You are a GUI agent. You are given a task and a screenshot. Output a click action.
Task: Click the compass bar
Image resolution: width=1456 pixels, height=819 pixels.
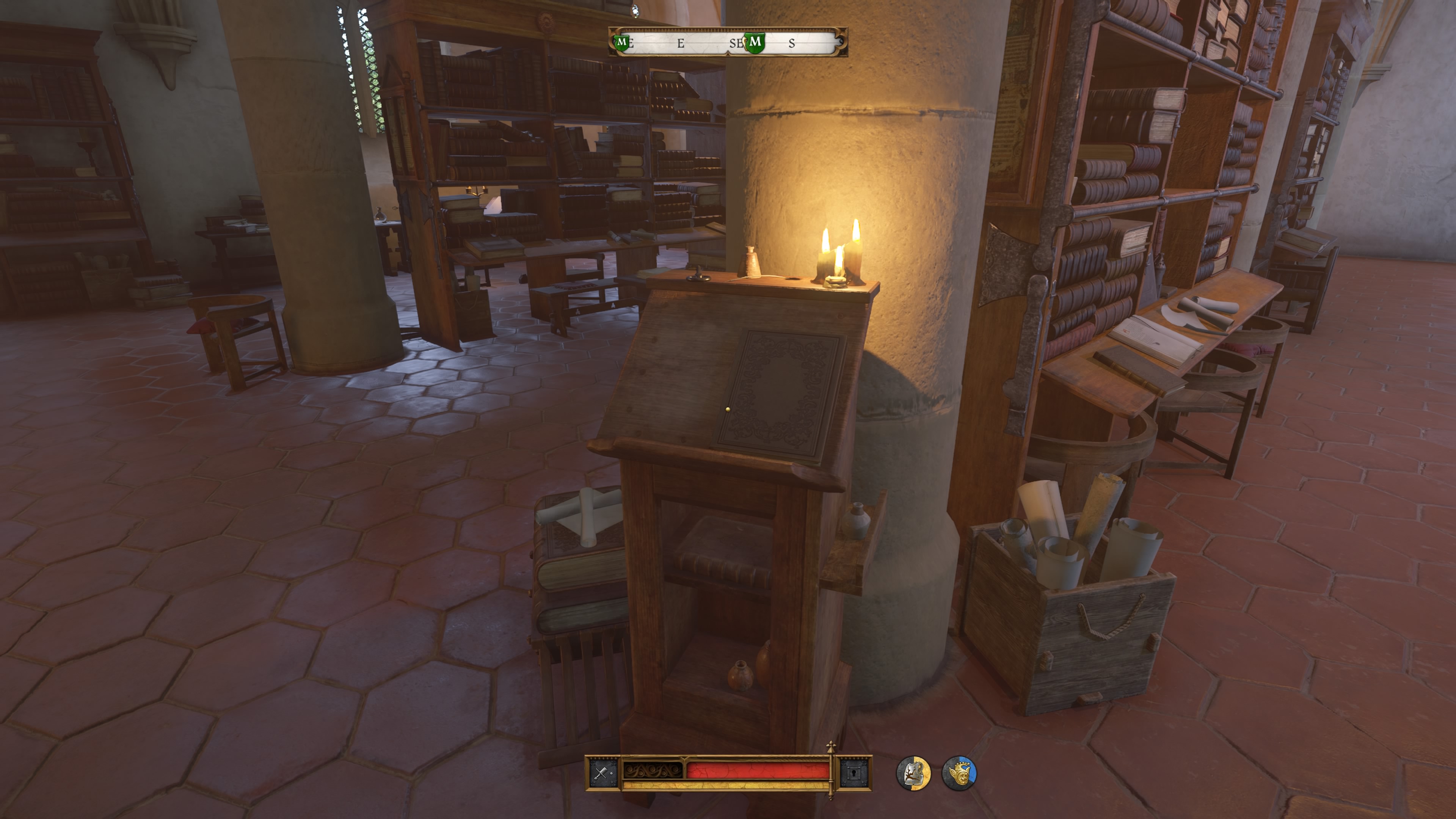click(728, 42)
